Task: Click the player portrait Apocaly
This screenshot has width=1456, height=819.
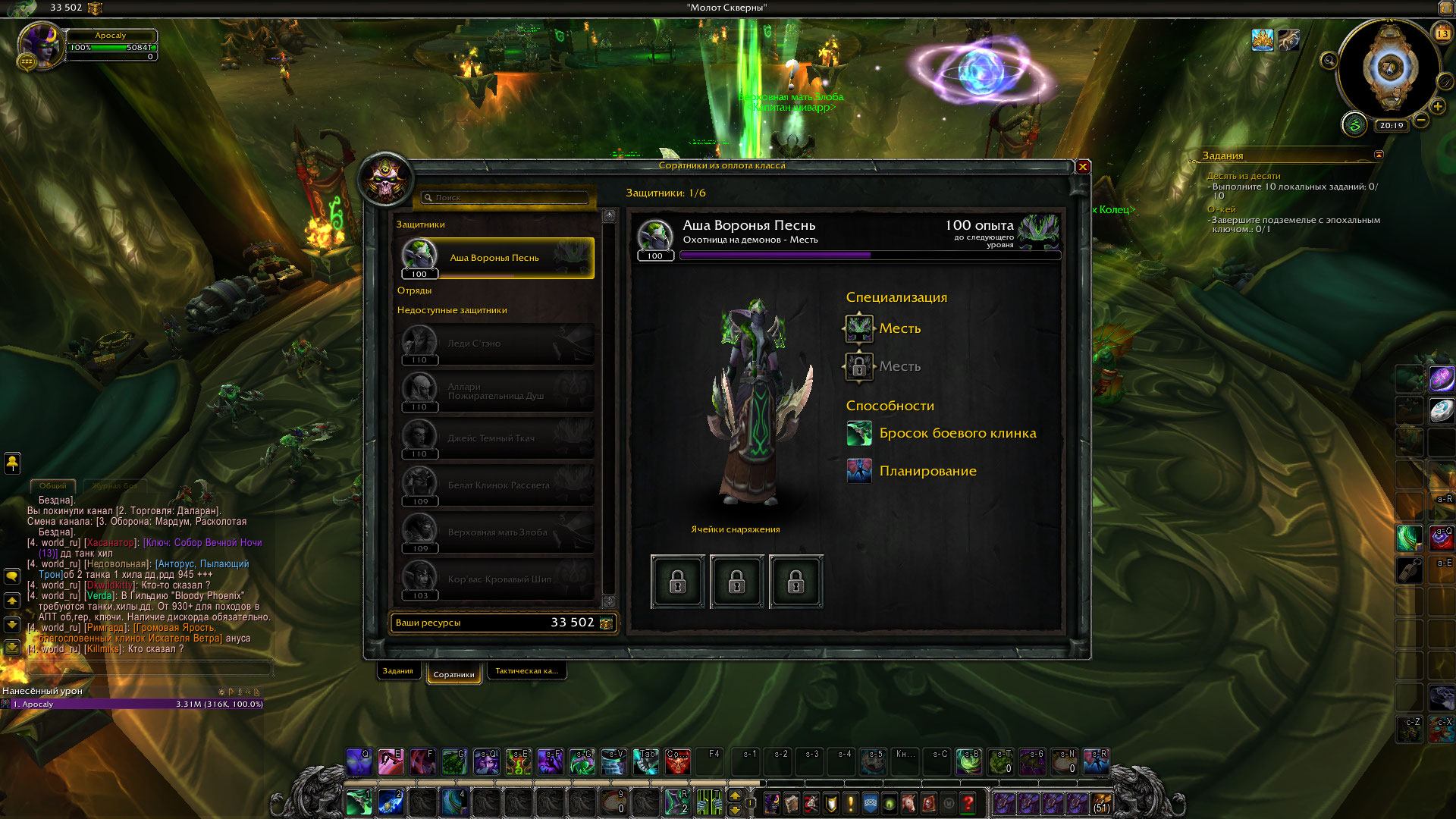Action: [x=40, y=45]
